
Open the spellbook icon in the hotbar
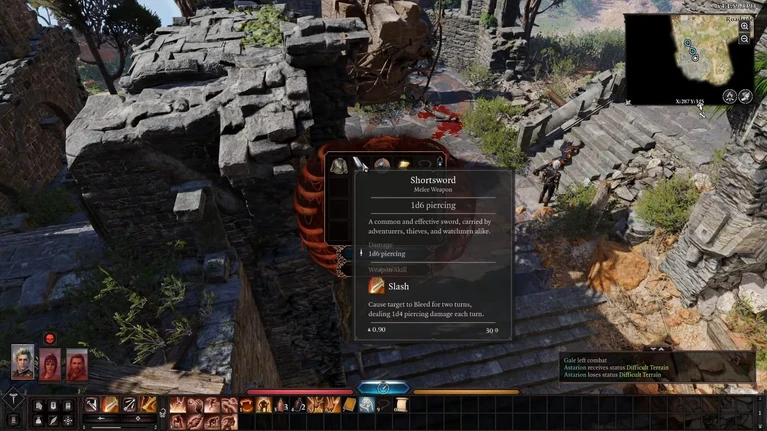coord(350,405)
